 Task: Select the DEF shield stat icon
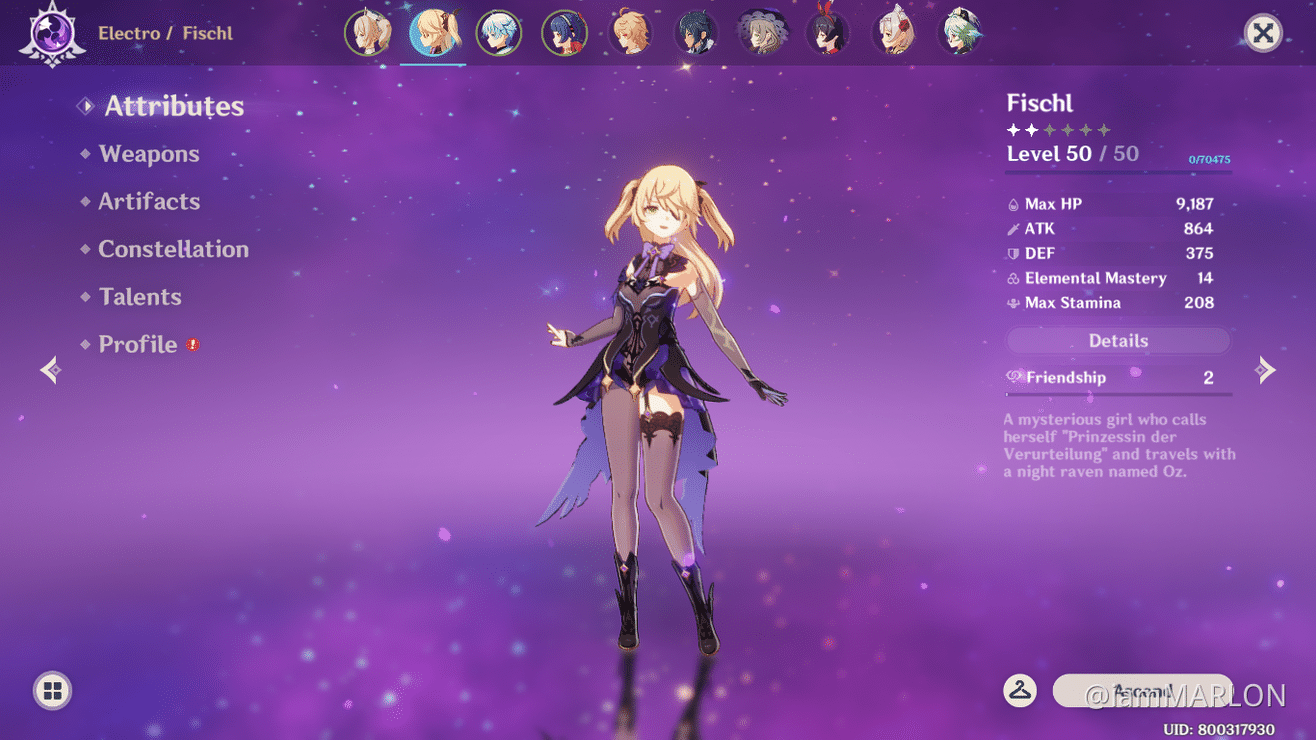pos(1013,253)
